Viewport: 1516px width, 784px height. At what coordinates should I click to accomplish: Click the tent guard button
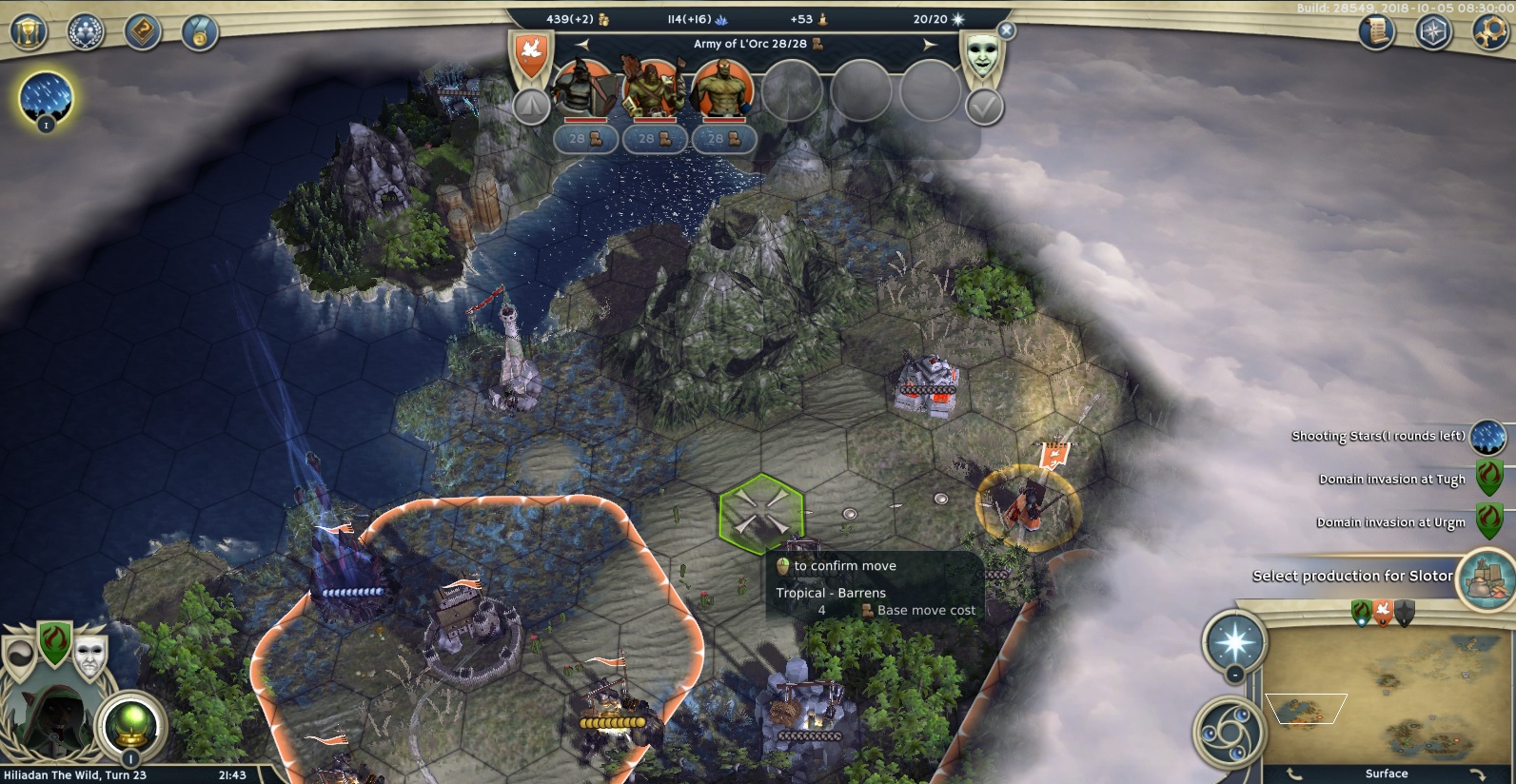(531, 107)
